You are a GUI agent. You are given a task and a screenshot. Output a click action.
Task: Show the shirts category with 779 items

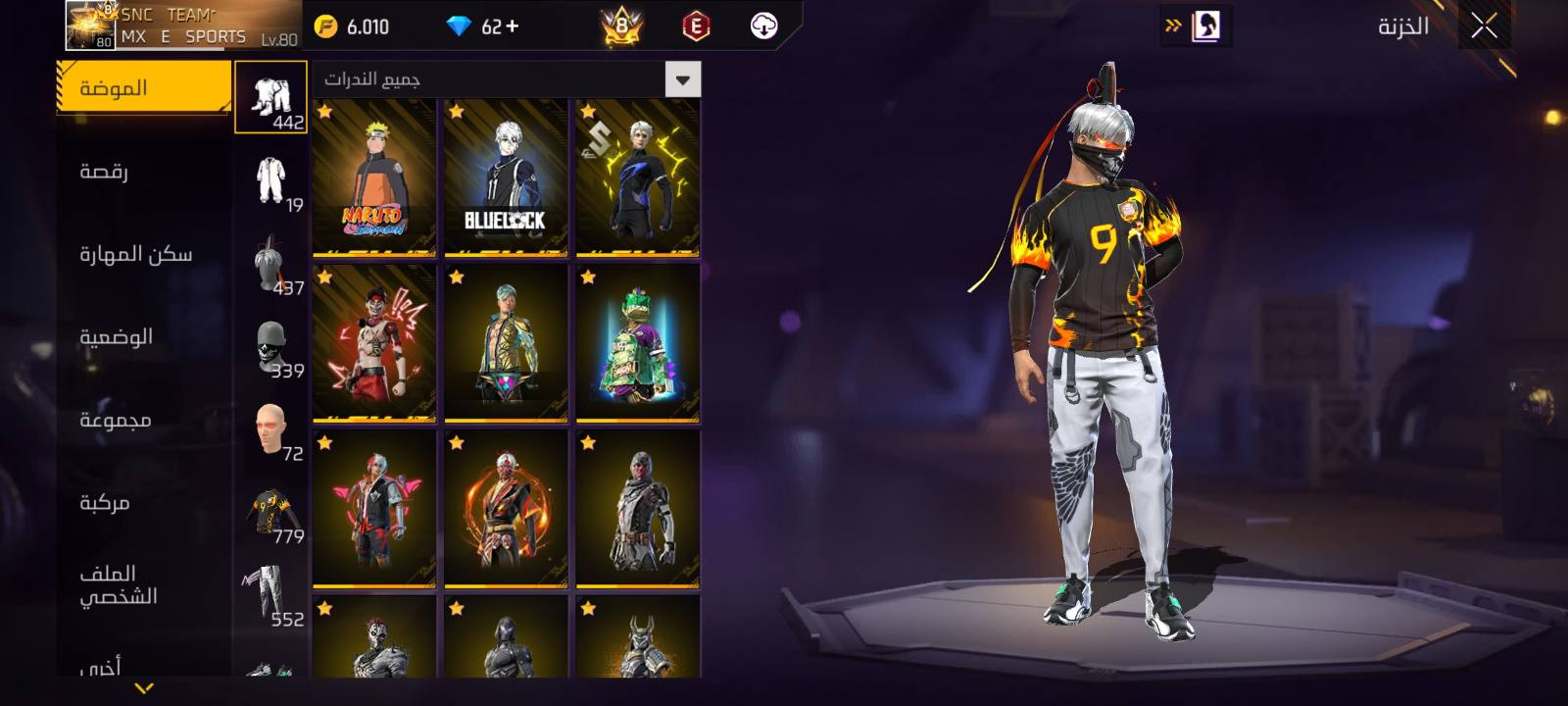click(271, 514)
